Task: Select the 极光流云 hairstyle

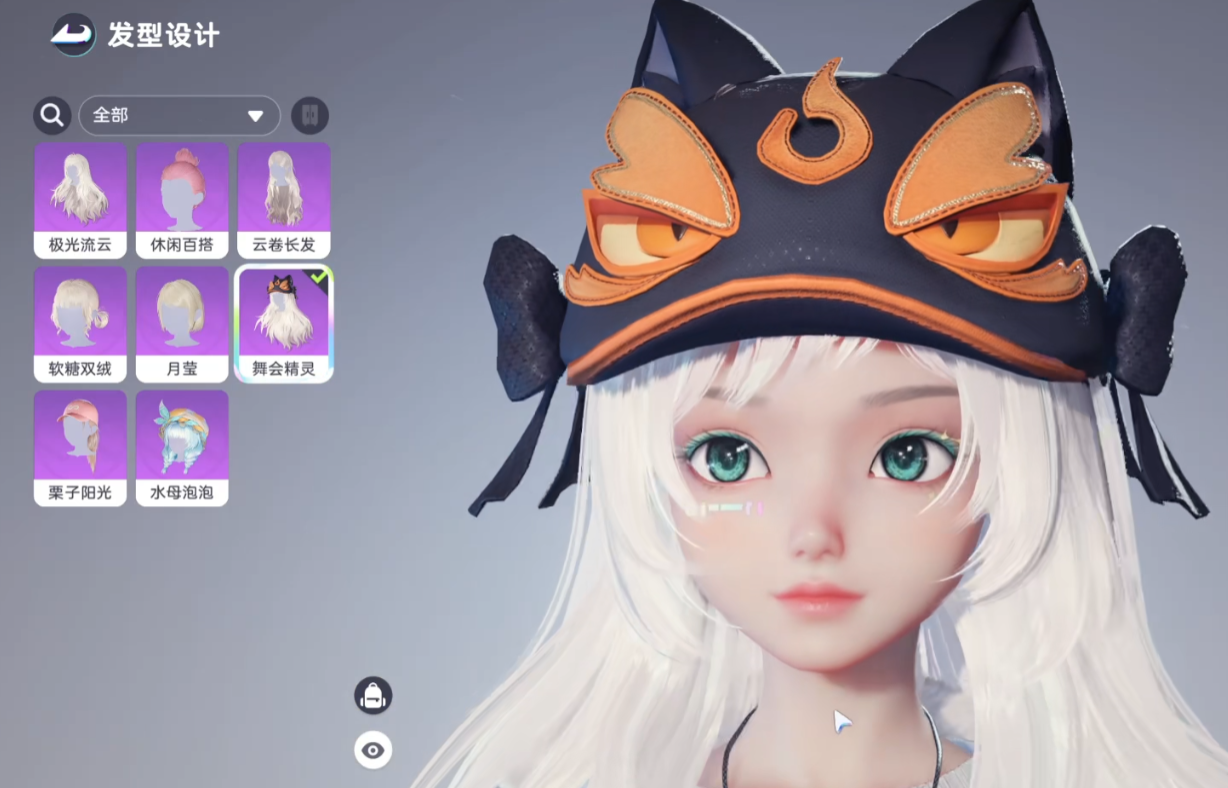Action: click(80, 200)
